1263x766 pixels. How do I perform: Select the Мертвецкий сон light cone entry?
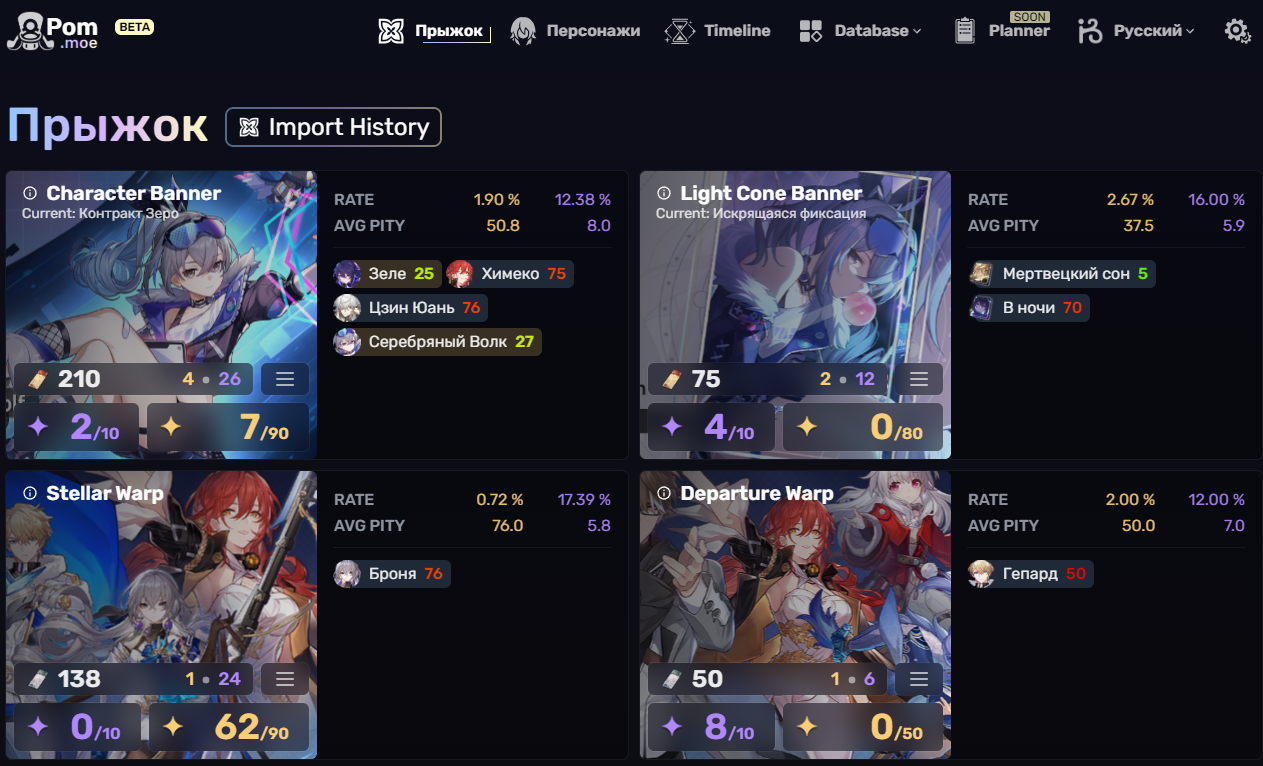coord(1062,274)
